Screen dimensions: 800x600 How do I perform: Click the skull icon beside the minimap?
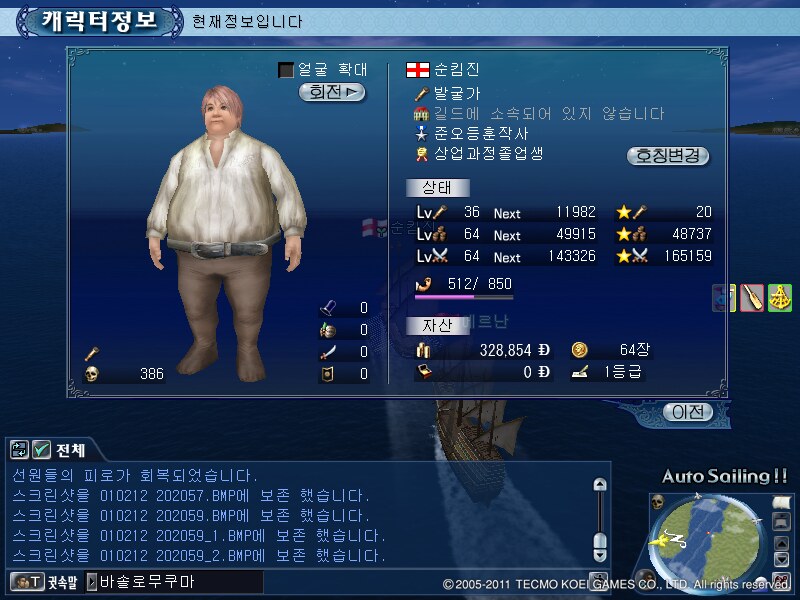pos(658,501)
